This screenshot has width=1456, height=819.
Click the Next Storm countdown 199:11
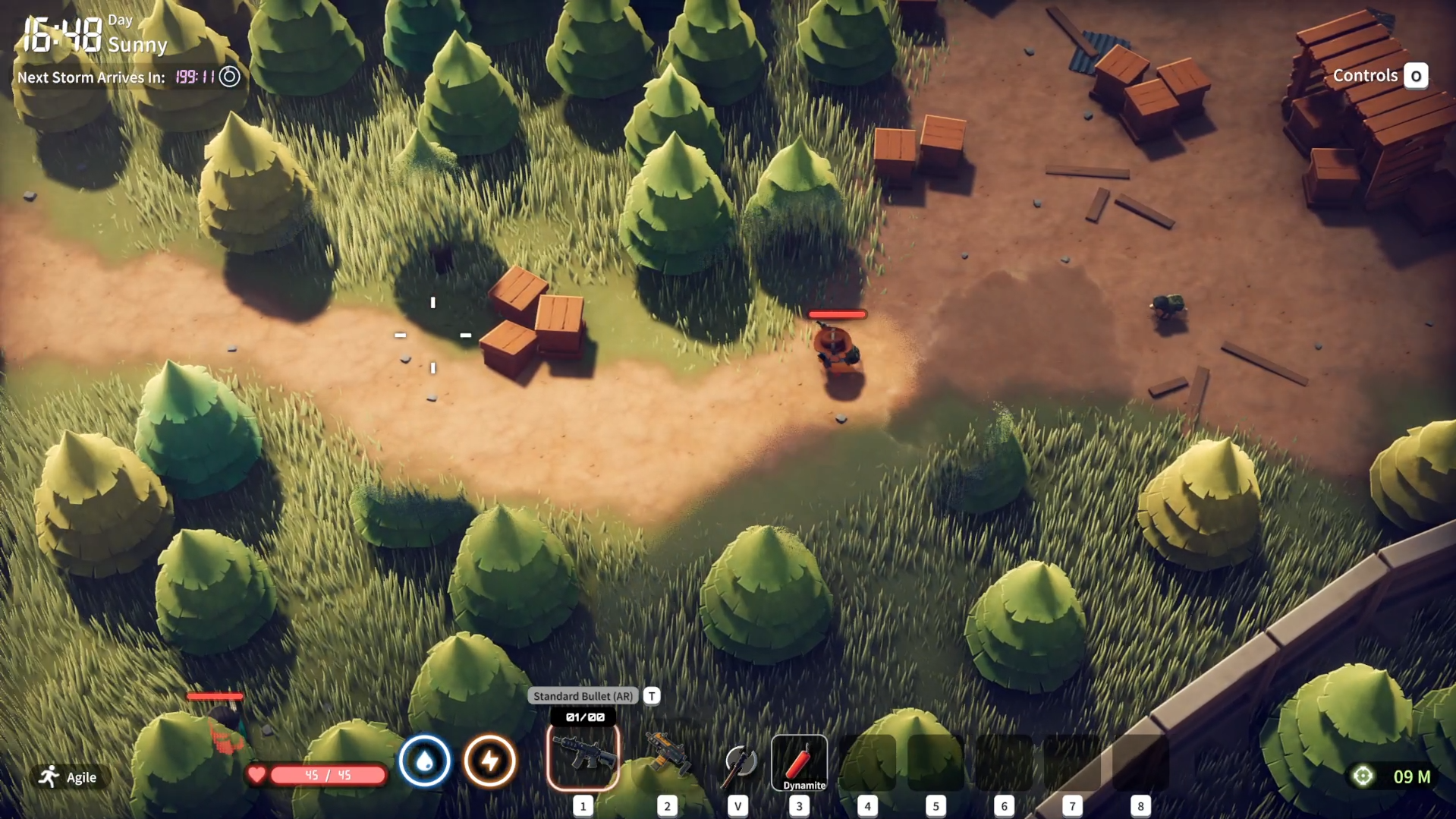(x=194, y=77)
